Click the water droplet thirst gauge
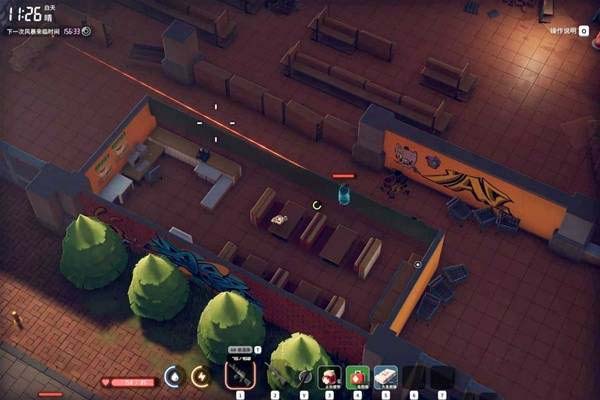The image size is (600, 400). (174, 376)
